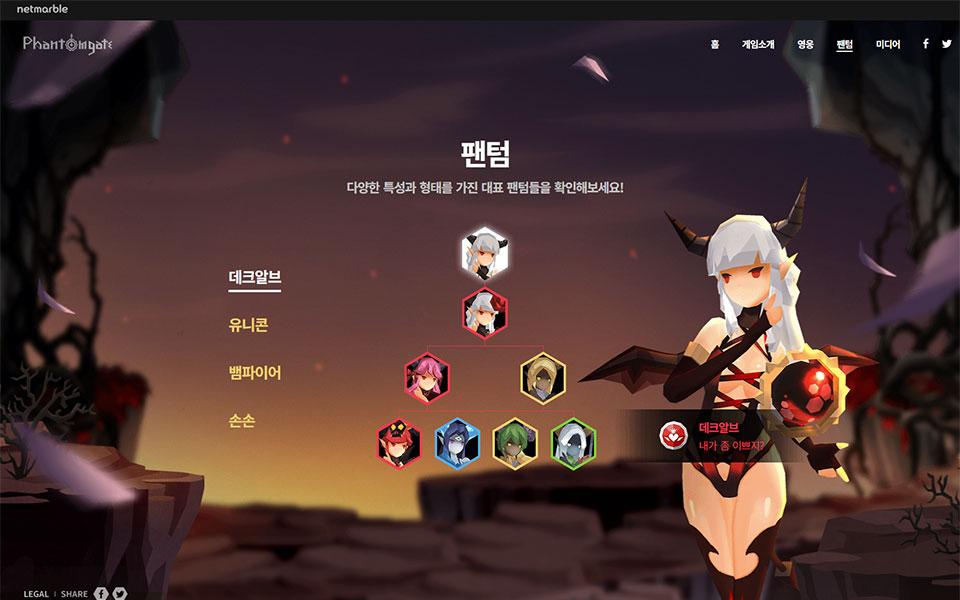960x600 pixels.
Task: Pick the green-bordered hexagon portrait
Action: pyautogui.click(x=573, y=443)
